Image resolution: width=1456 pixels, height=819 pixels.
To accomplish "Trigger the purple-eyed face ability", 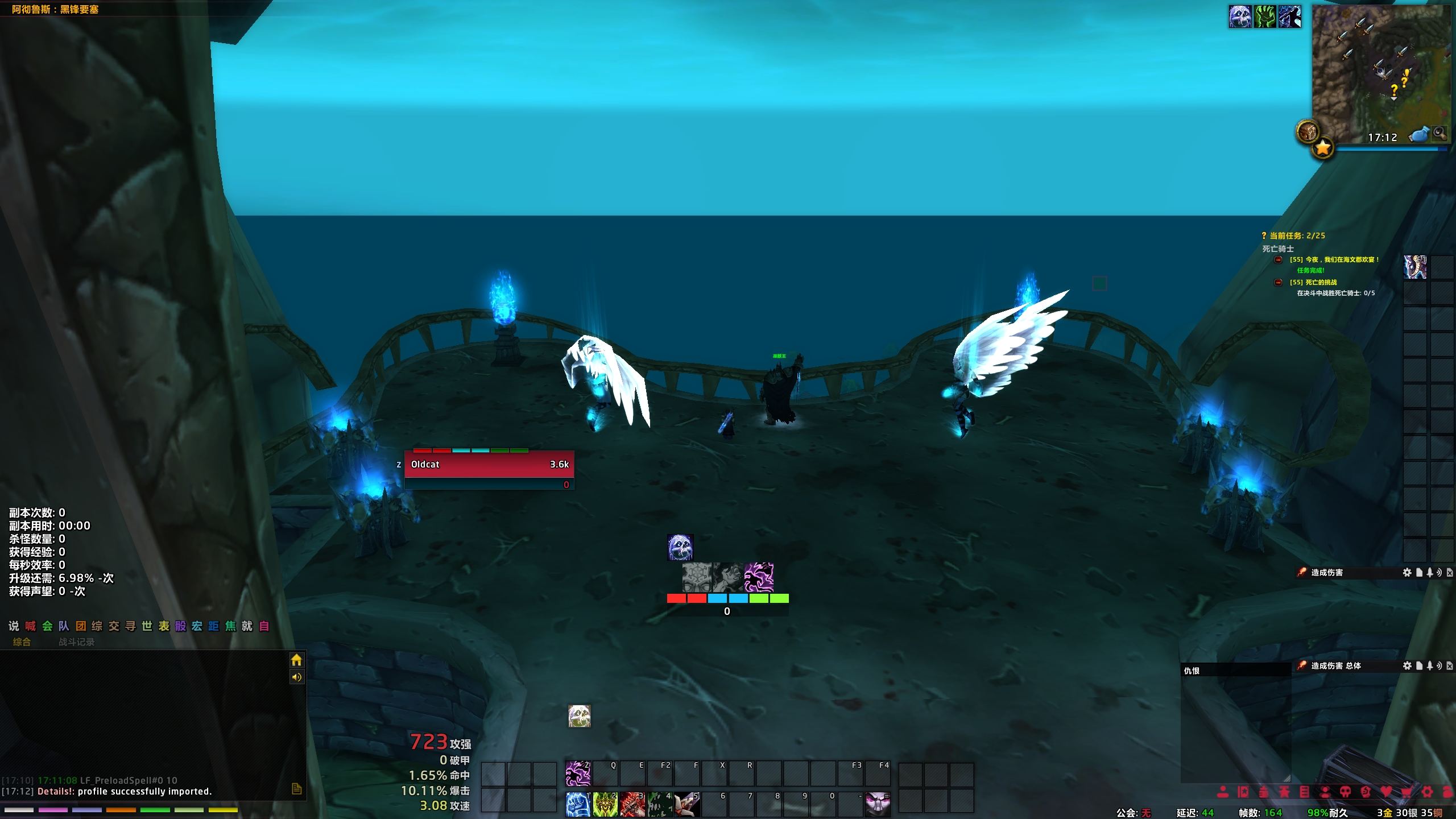I will click(877, 805).
